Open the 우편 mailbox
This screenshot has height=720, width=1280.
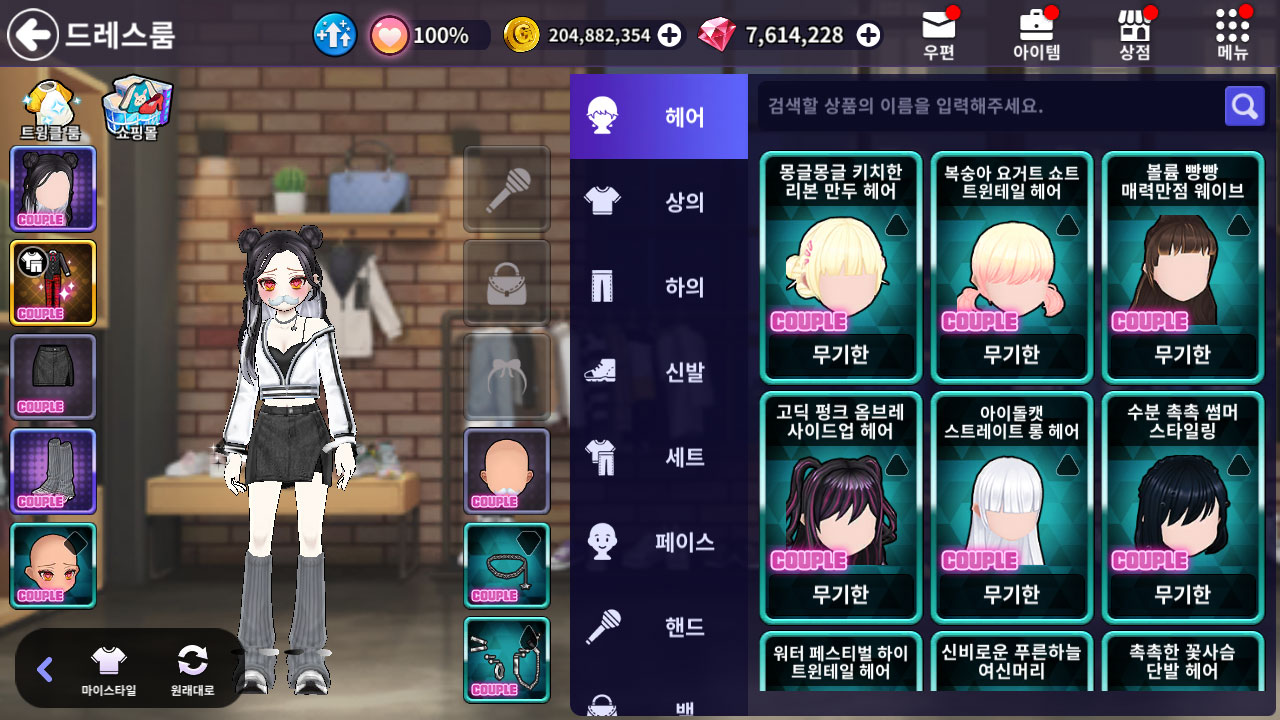pos(939,35)
